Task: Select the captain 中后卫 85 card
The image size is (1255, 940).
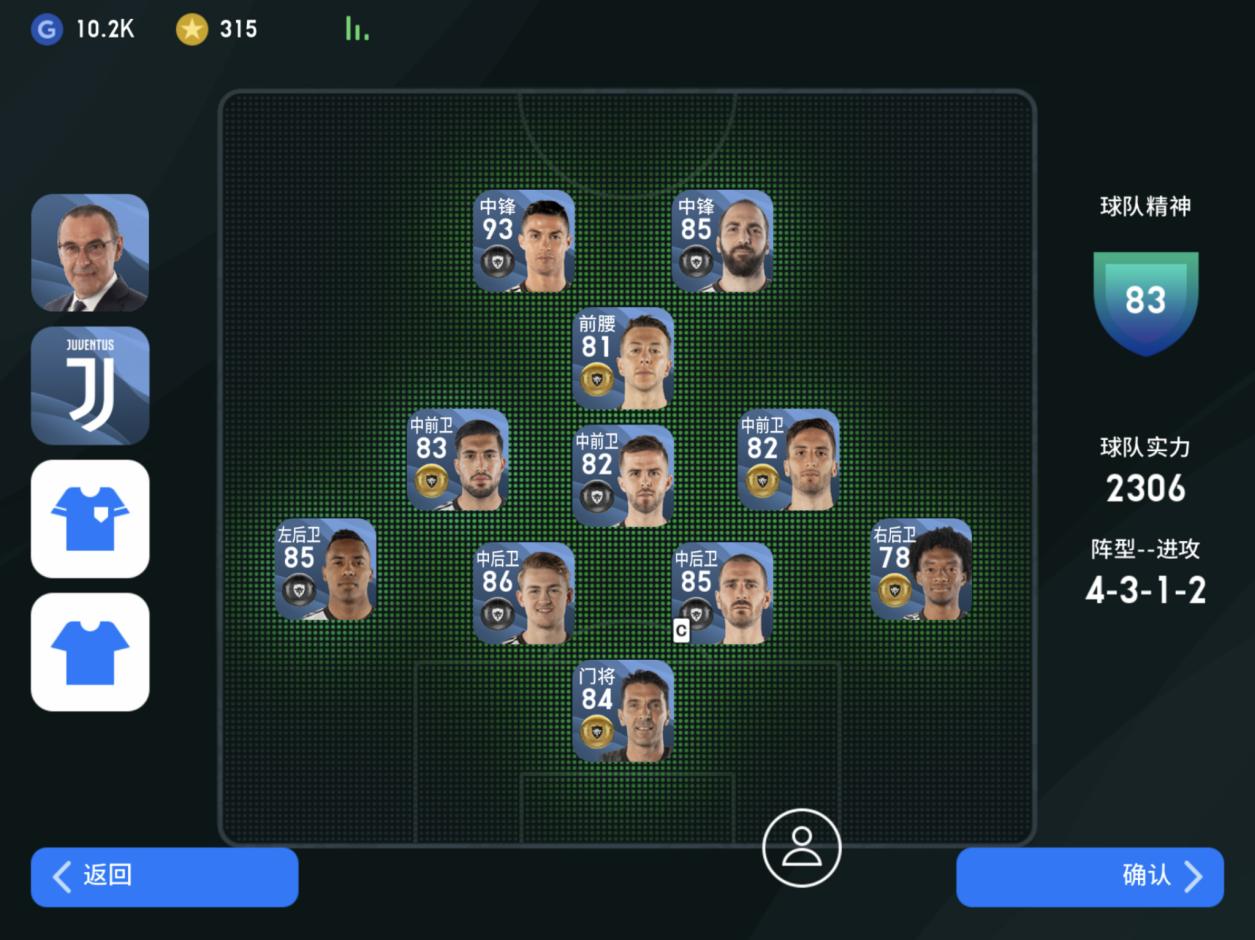Action: [722, 593]
